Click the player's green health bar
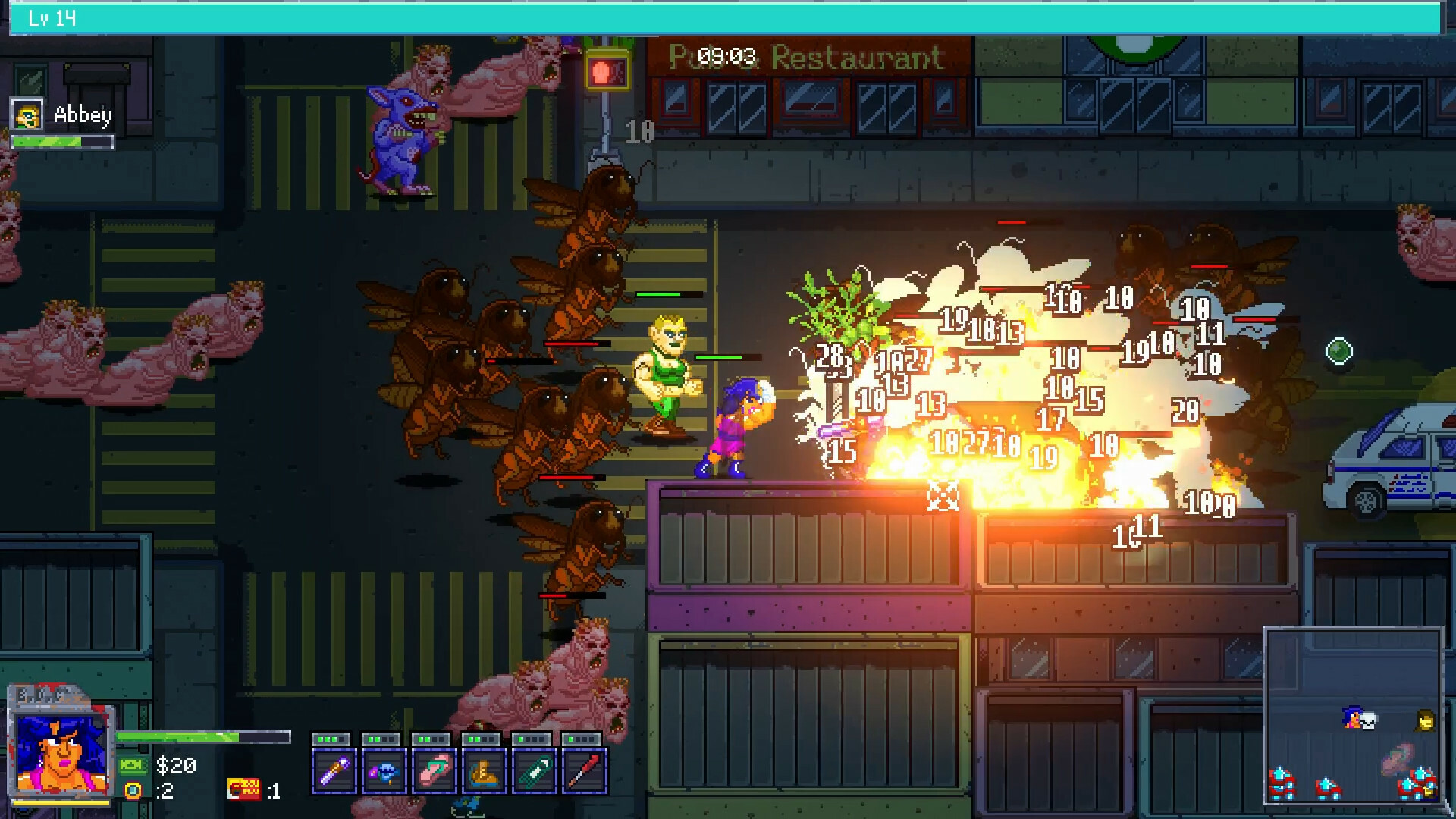Viewport: 1456px width, 819px height. click(202, 736)
